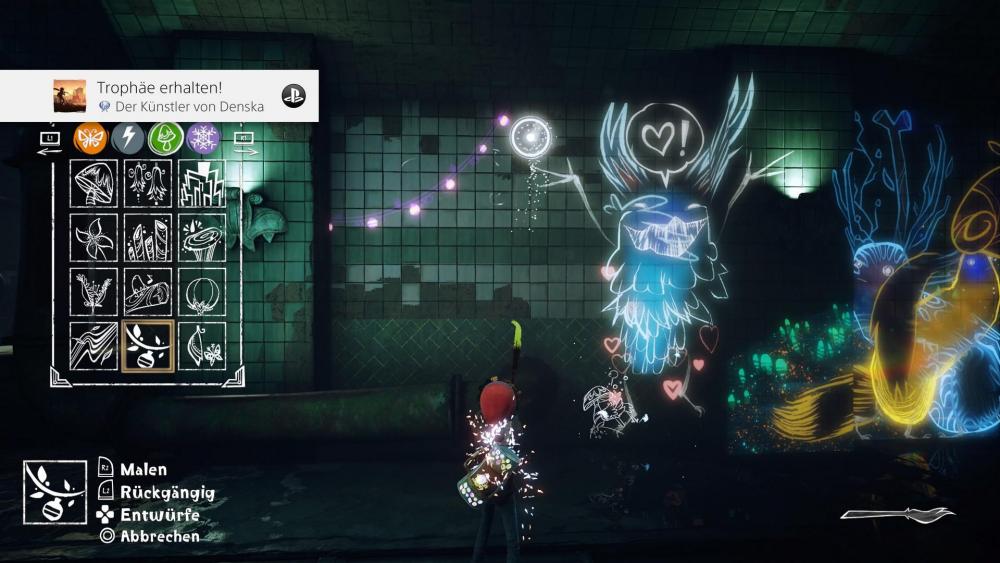Switch to the grey lightning bolt category

pos(127,138)
